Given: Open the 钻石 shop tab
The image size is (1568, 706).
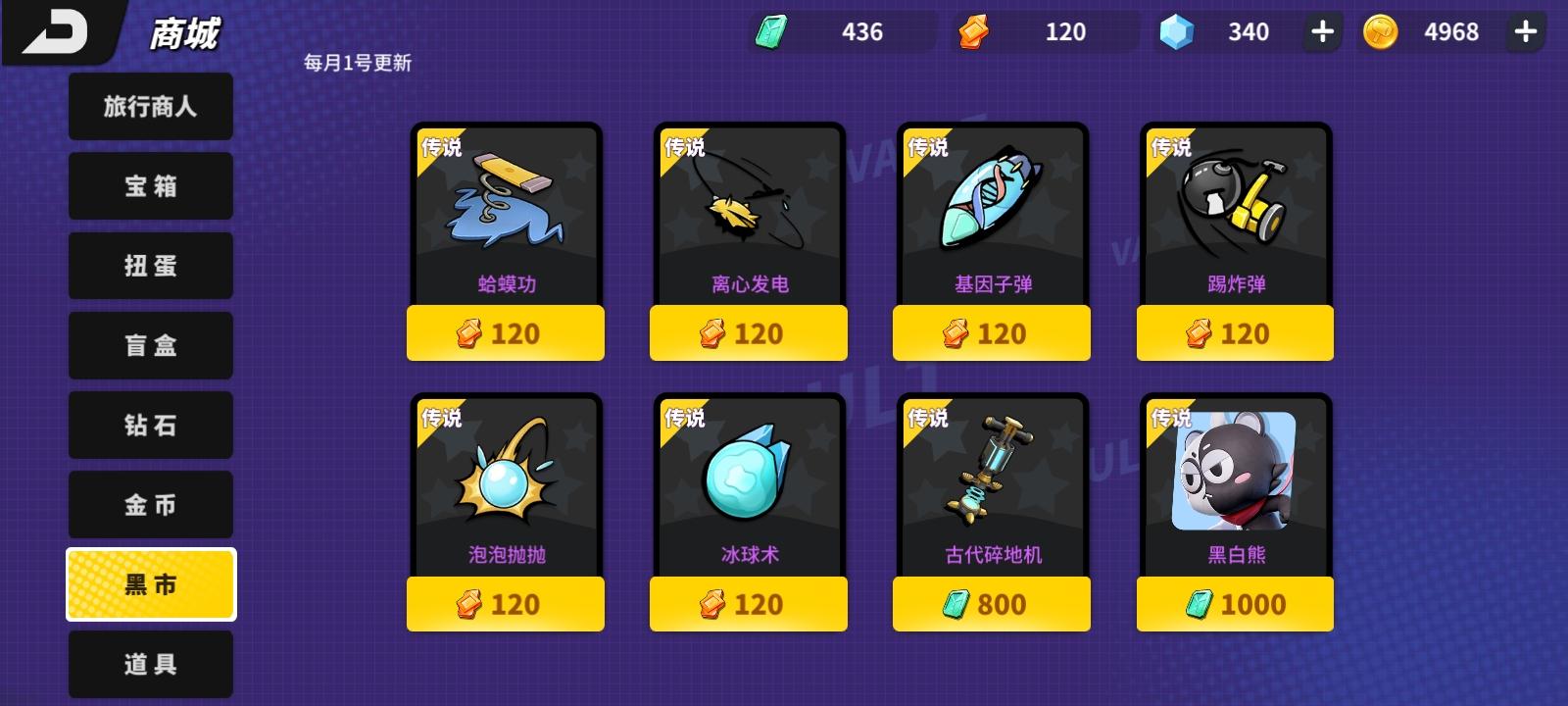Looking at the screenshot, I should coord(150,425).
